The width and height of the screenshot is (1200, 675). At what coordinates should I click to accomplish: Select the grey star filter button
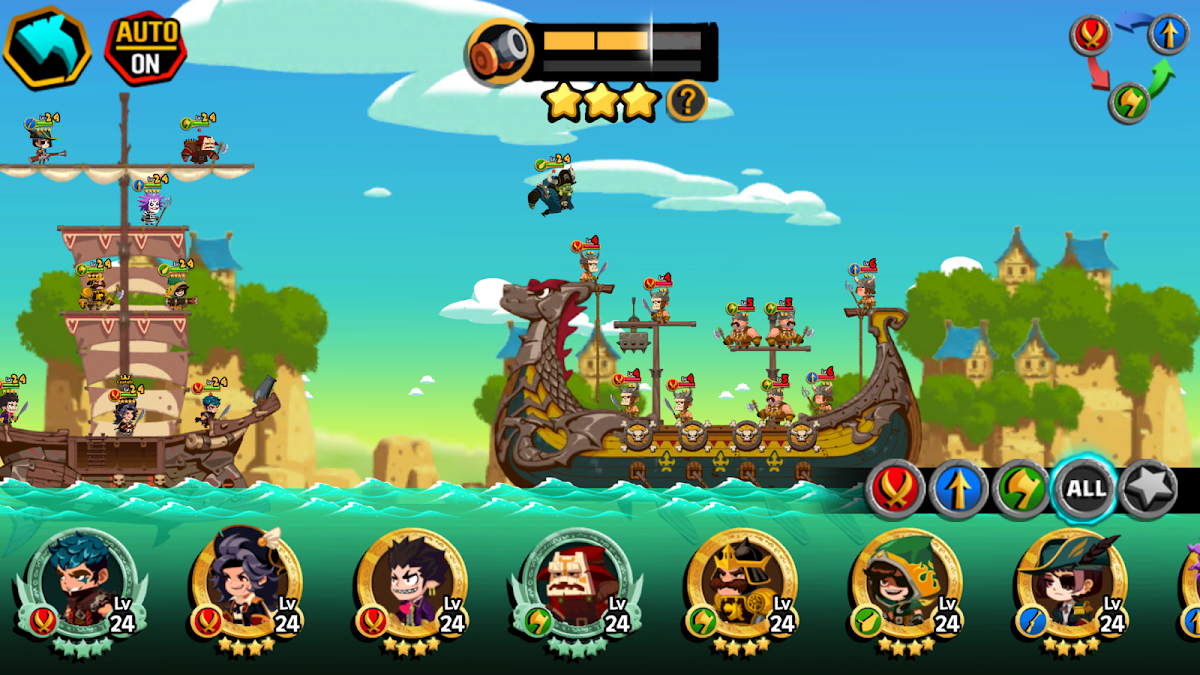coord(1148,488)
